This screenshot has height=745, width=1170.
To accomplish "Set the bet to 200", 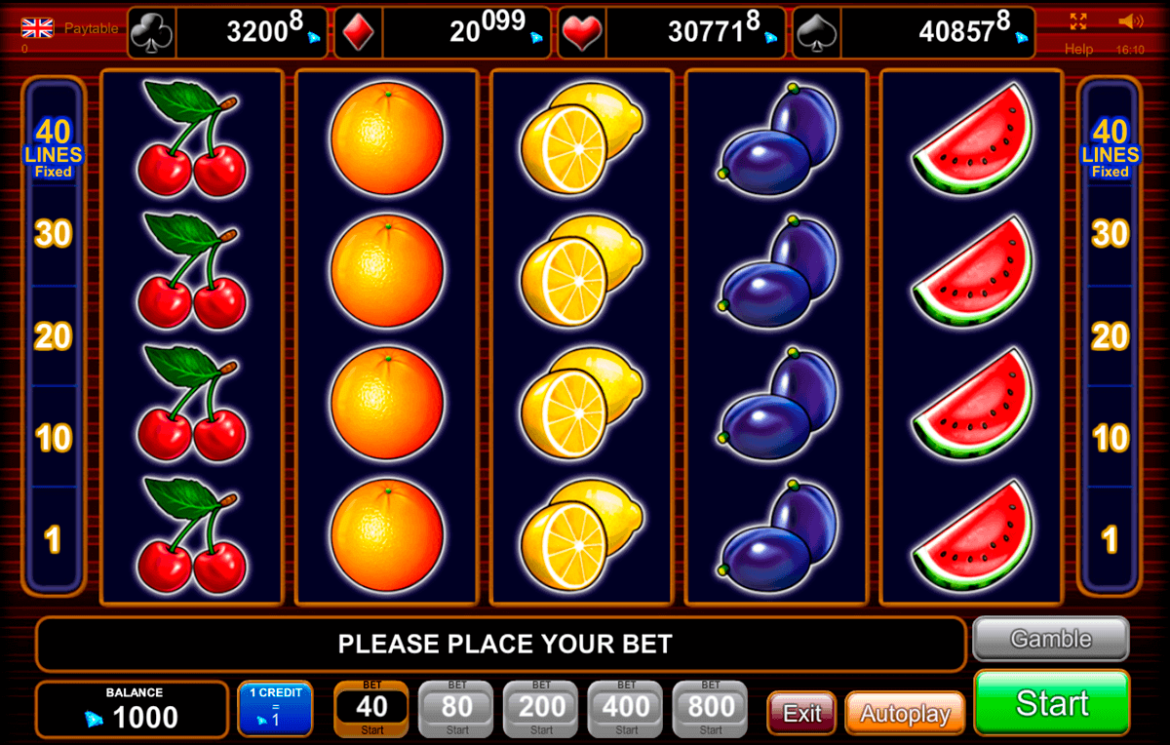I will tap(541, 709).
